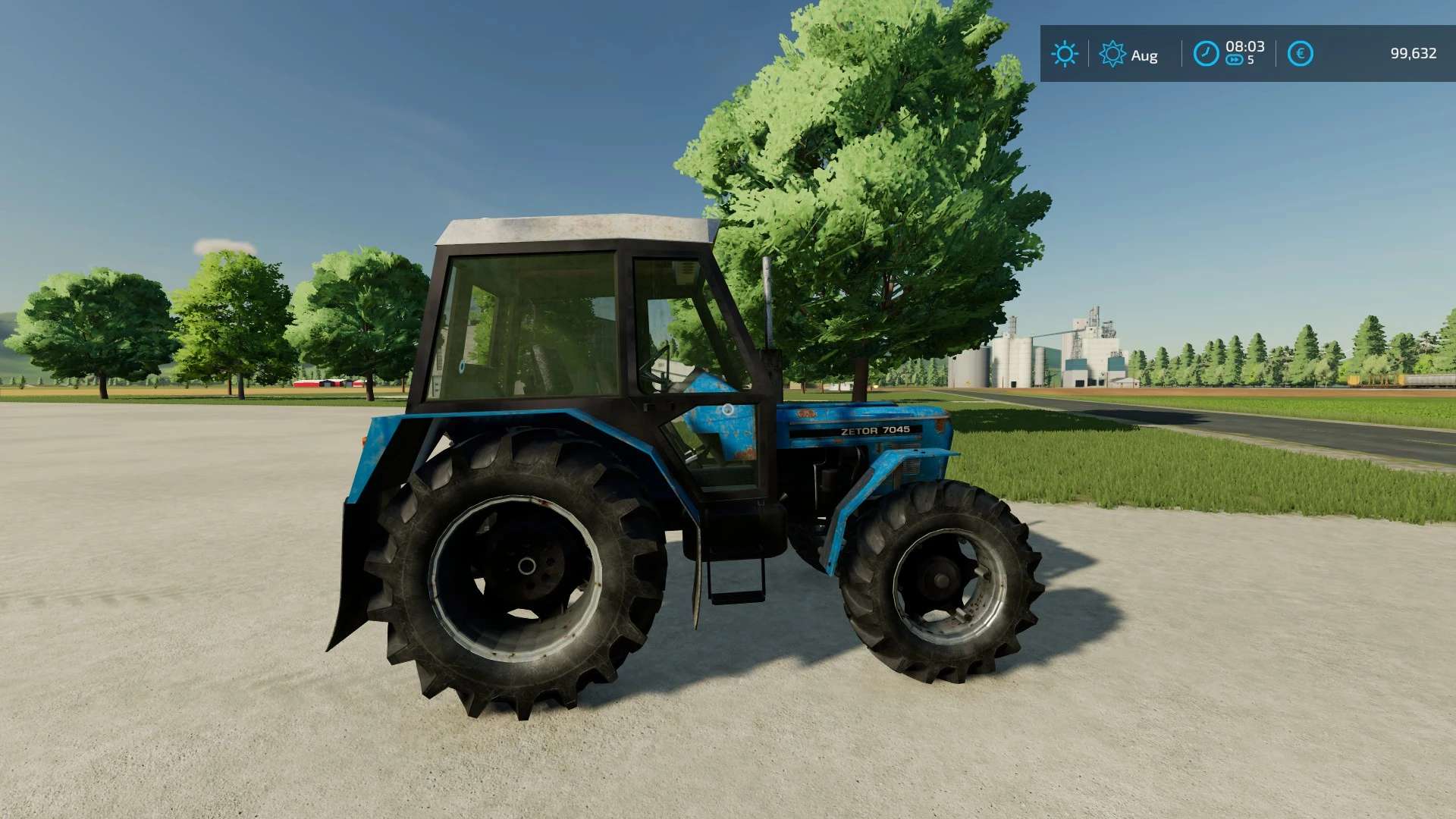
Task: Open the euro money balance icon
Action: [1300, 54]
